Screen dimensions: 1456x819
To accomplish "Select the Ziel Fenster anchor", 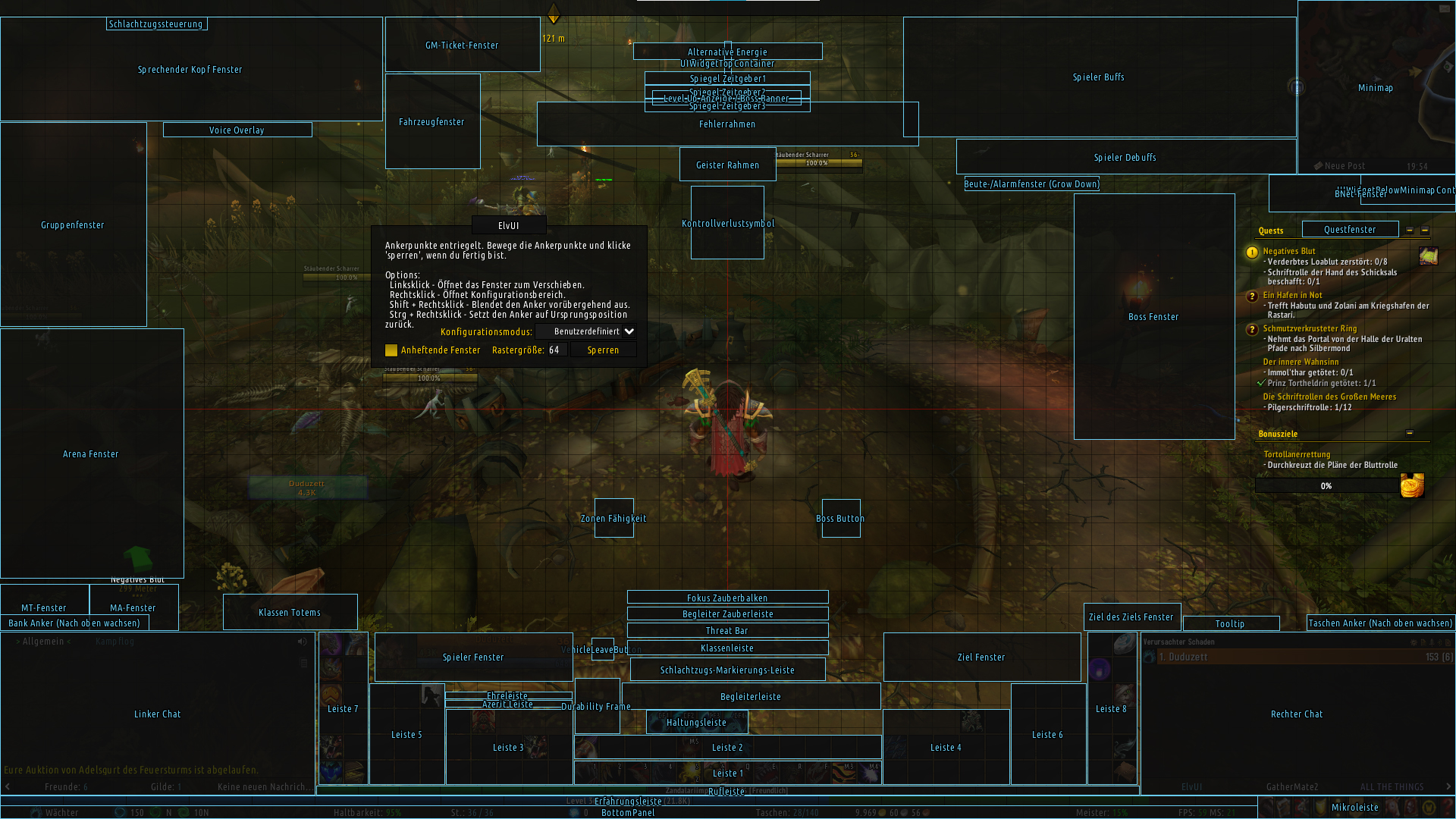I will [x=981, y=657].
